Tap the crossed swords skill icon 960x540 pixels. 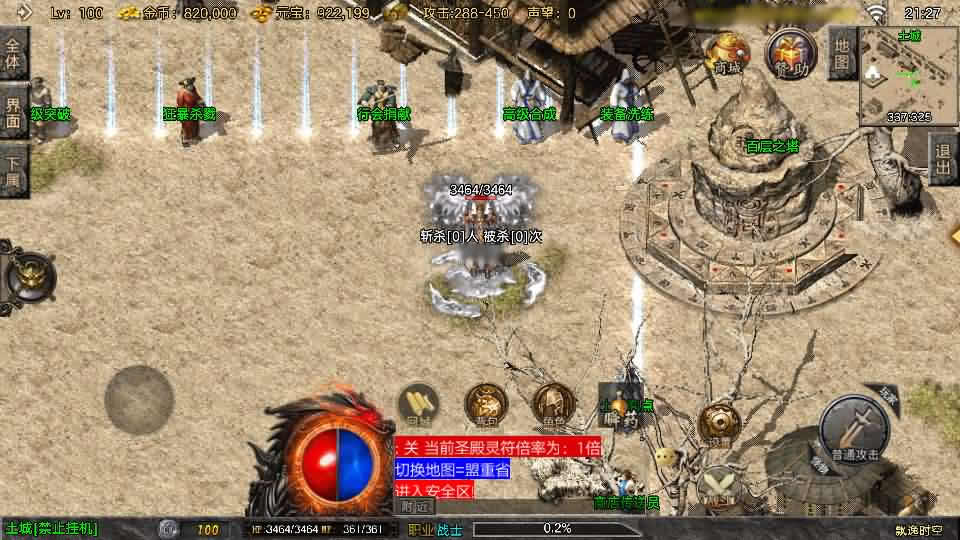pyautogui.click(x=718, y=485)
